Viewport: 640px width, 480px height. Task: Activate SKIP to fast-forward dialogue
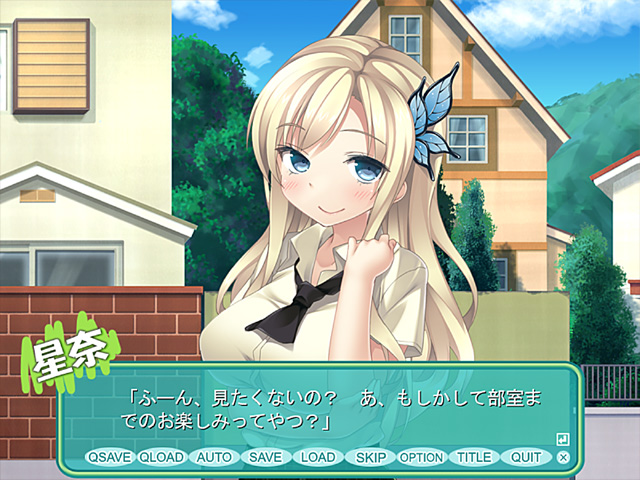point(370,457)
